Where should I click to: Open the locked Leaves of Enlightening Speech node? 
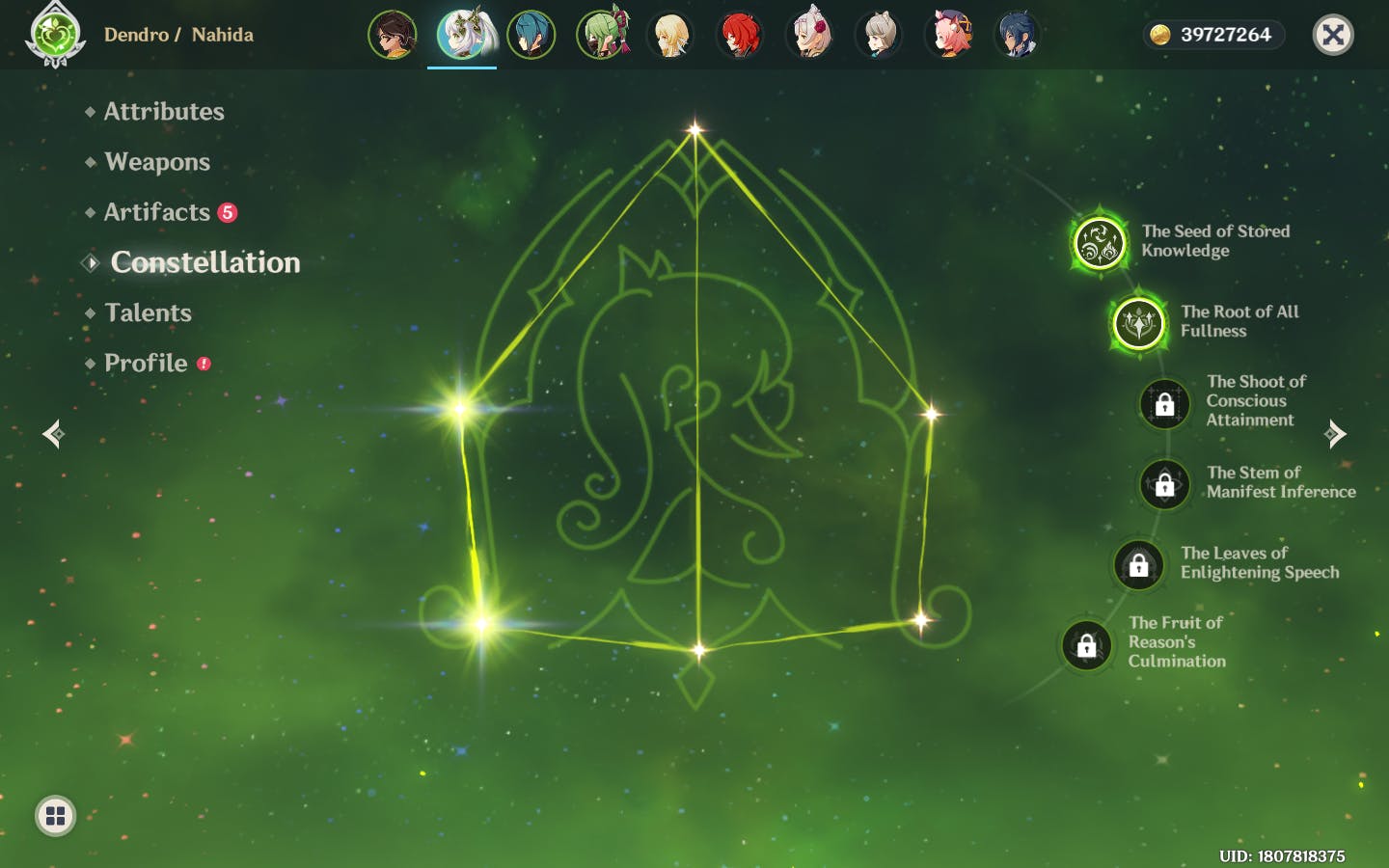tap(1138, 564)
